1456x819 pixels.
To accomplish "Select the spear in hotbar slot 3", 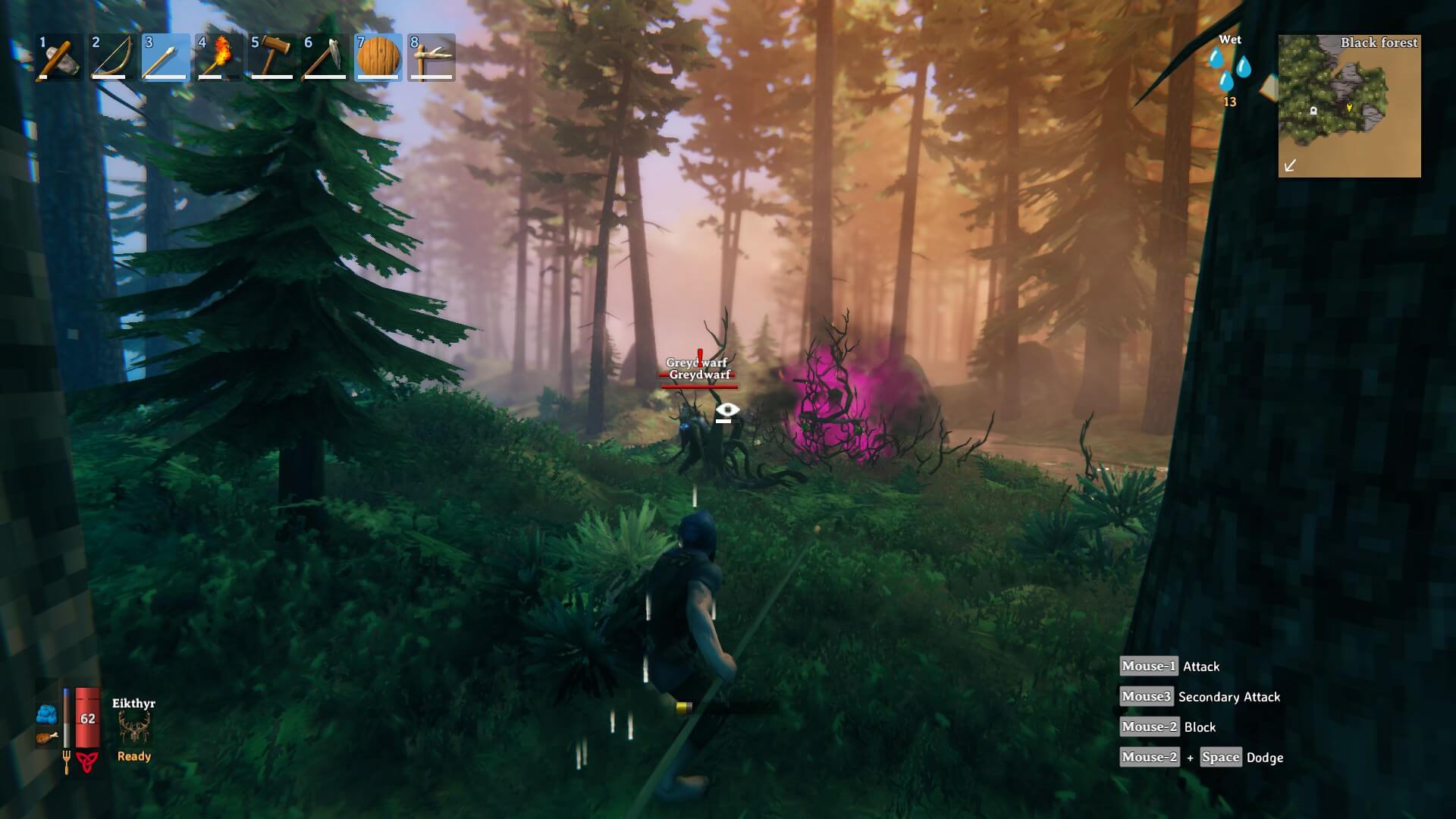I will [x=165, y=57].
